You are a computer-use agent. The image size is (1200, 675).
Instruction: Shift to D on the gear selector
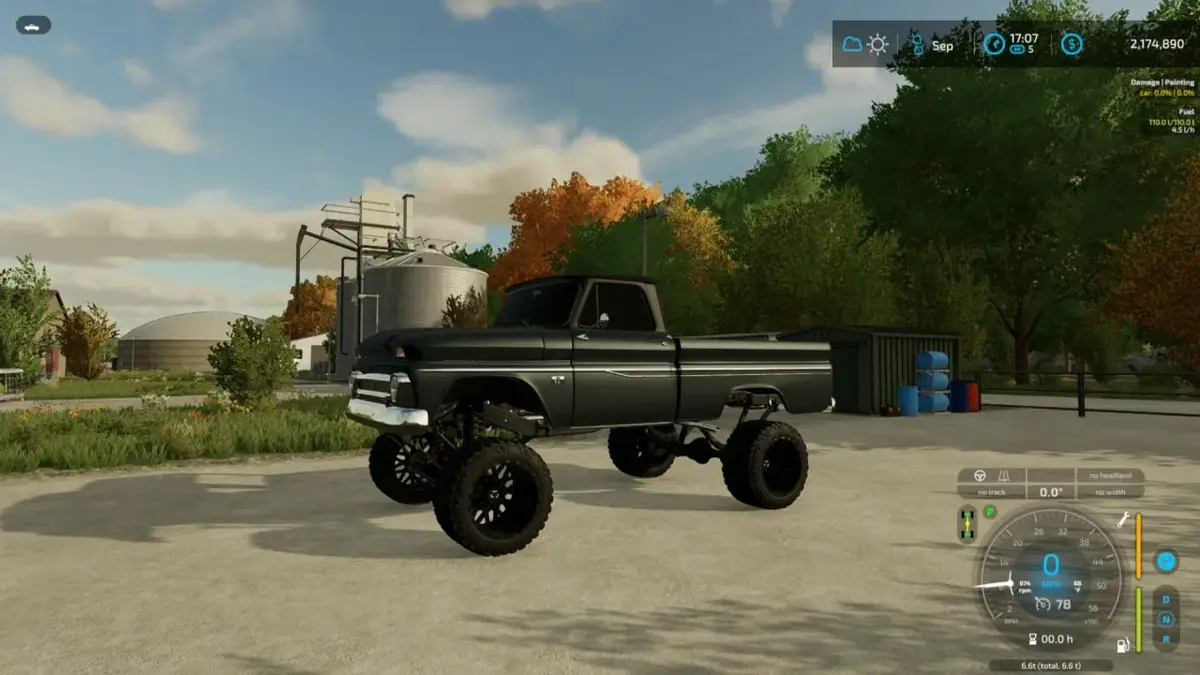1165,600
